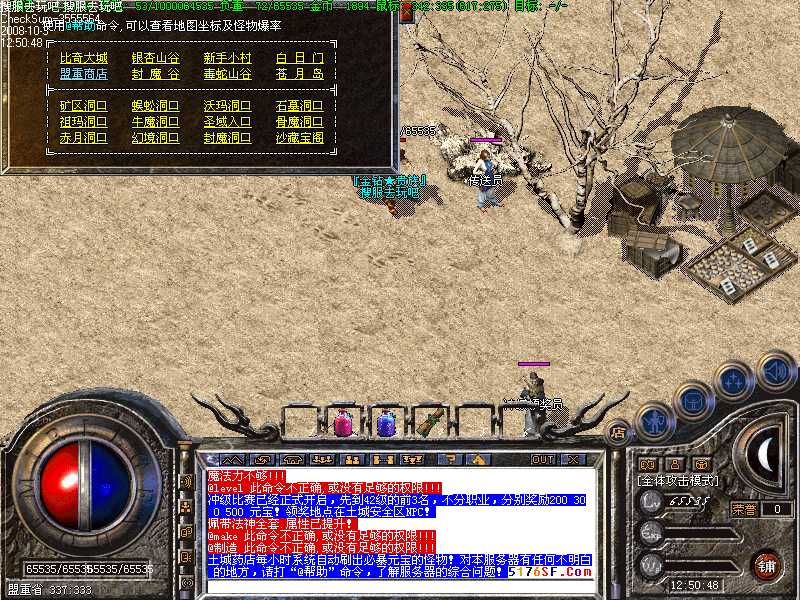Viewport: 800px width, 600px height.
Task: Open the 盟重商店 link
Action: pyautogui.click(x=83, y=74)
